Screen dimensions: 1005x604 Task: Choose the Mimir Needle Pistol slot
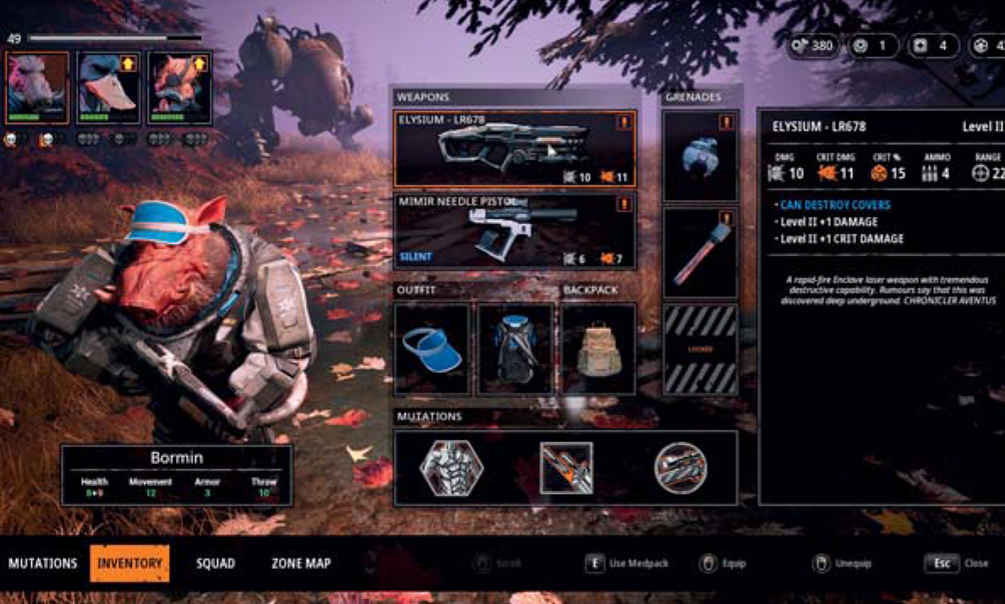pos(515,231)
